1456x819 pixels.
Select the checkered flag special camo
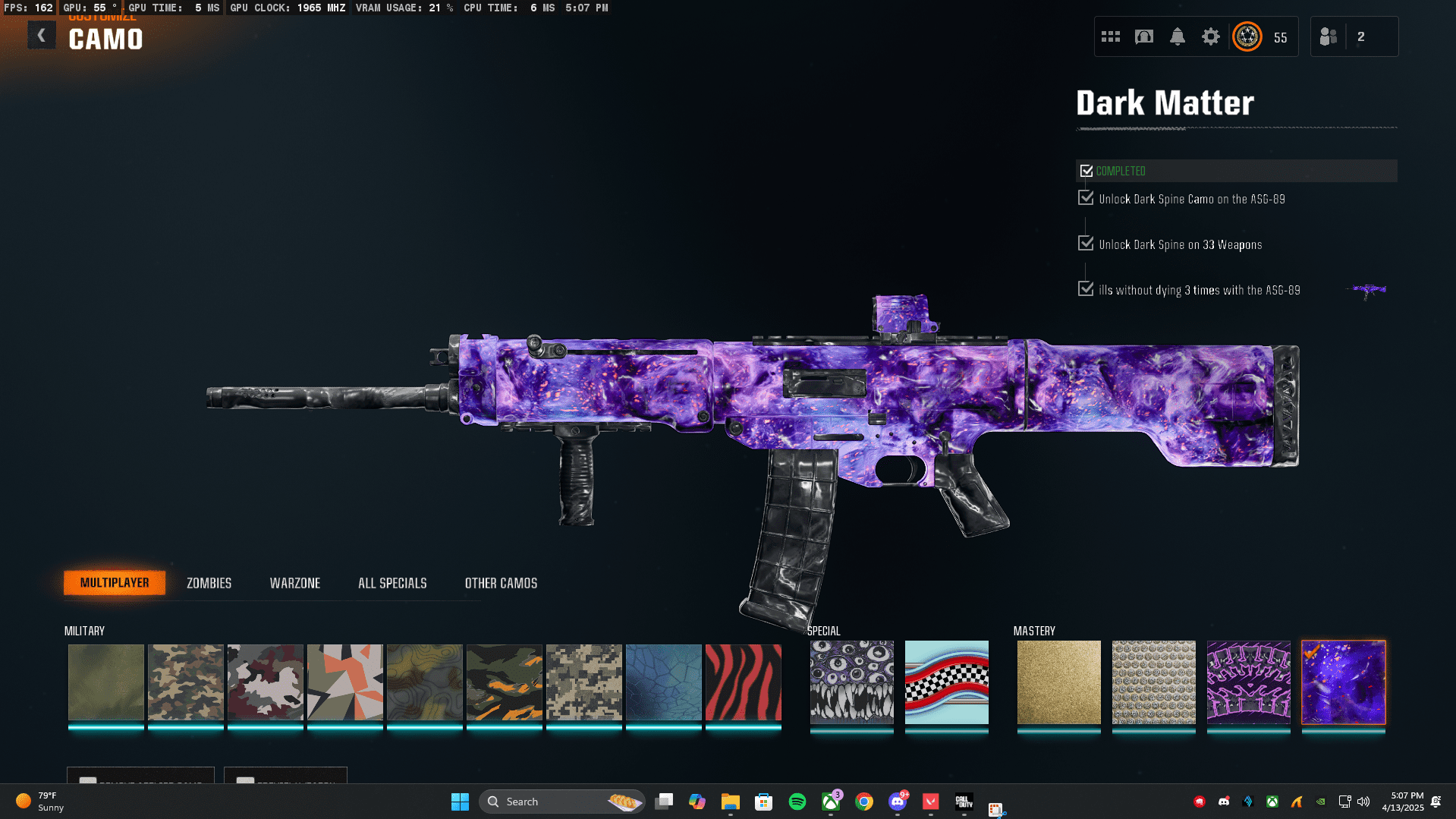pyautogui.click(x=946, y=682)
